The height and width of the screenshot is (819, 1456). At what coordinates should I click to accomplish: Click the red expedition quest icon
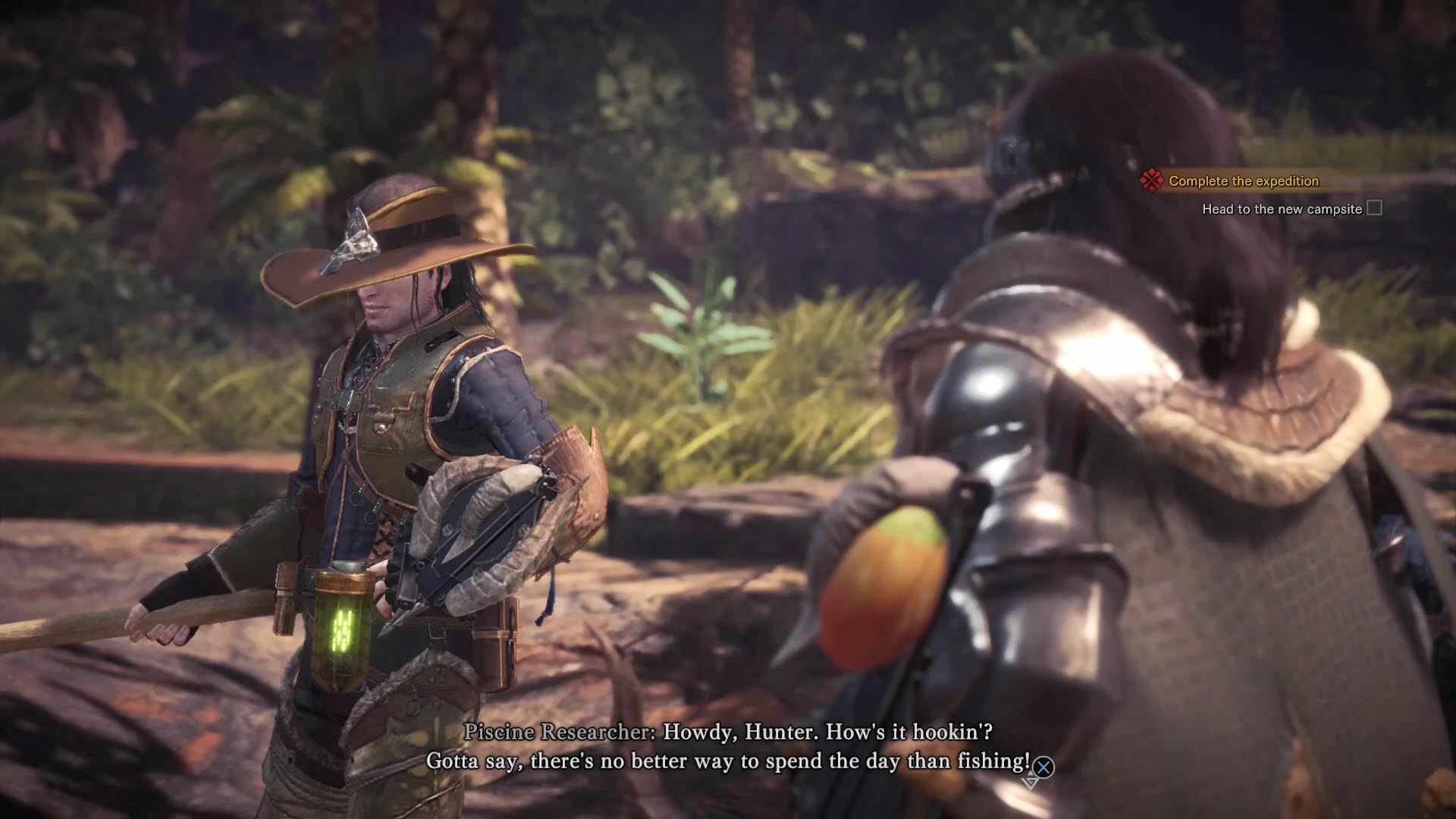coord(1151,181)
